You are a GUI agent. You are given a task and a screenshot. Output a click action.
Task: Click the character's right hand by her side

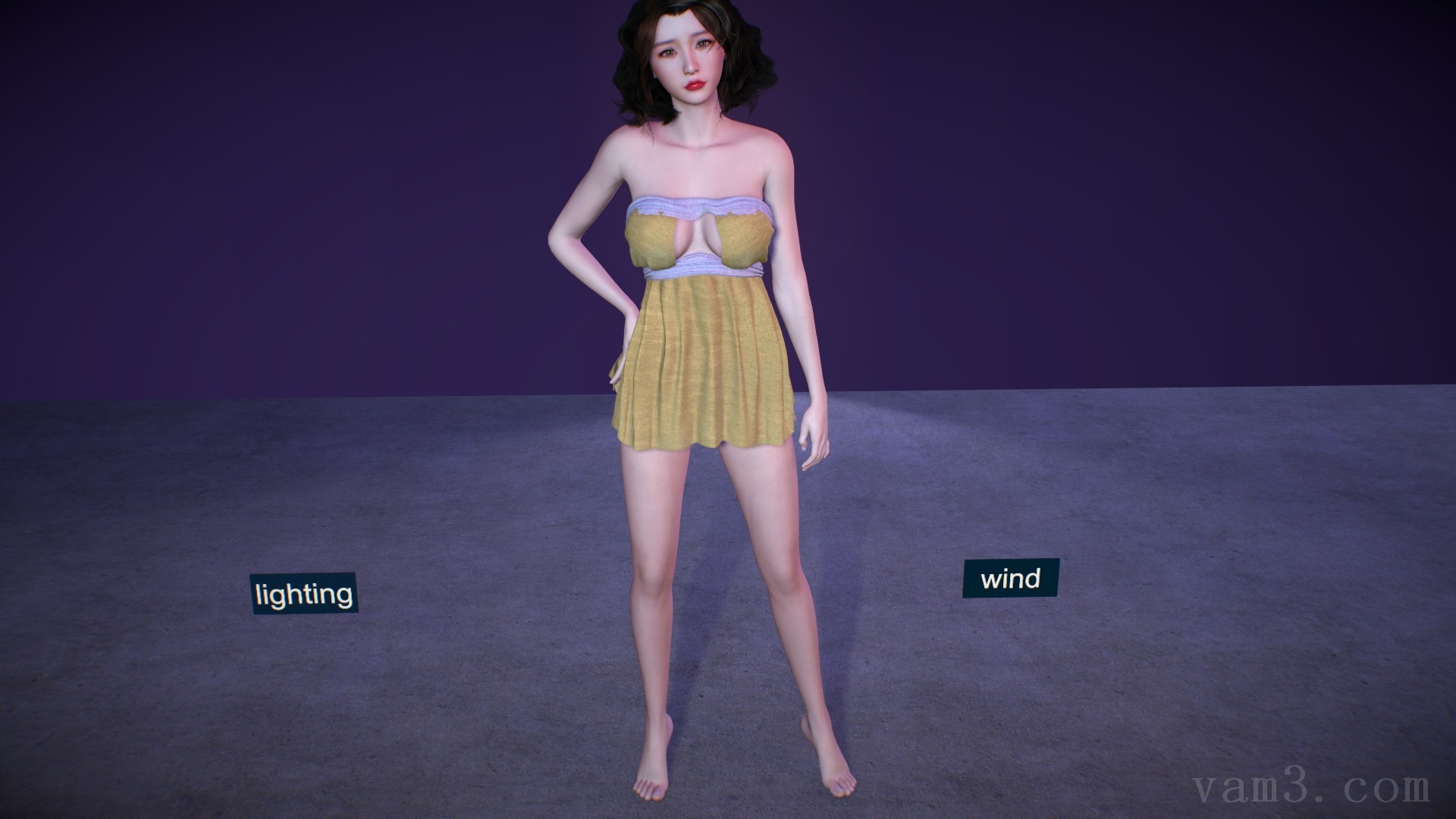coord(811,432)
